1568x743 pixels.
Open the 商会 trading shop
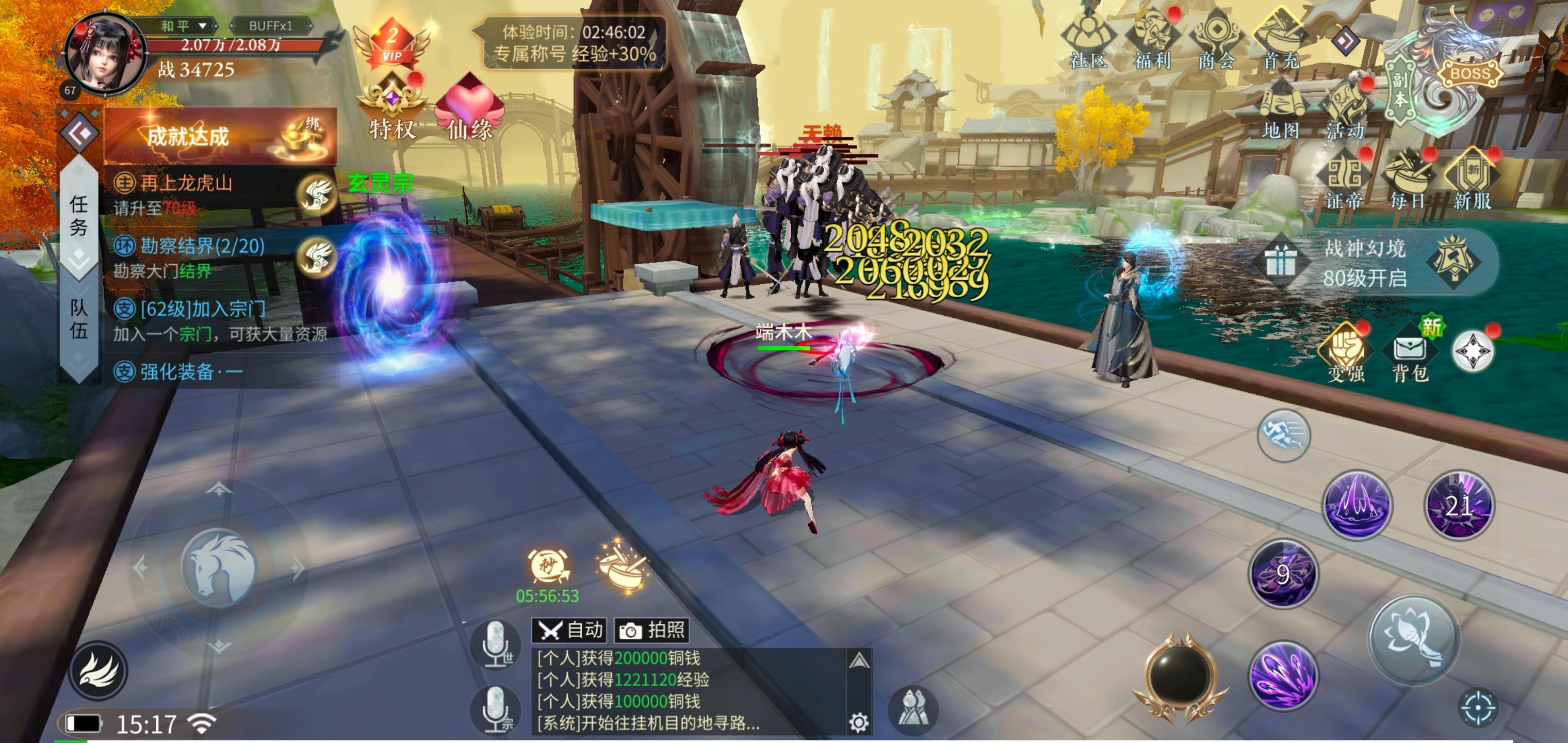pyautogui.click(x=1216, y=40)
